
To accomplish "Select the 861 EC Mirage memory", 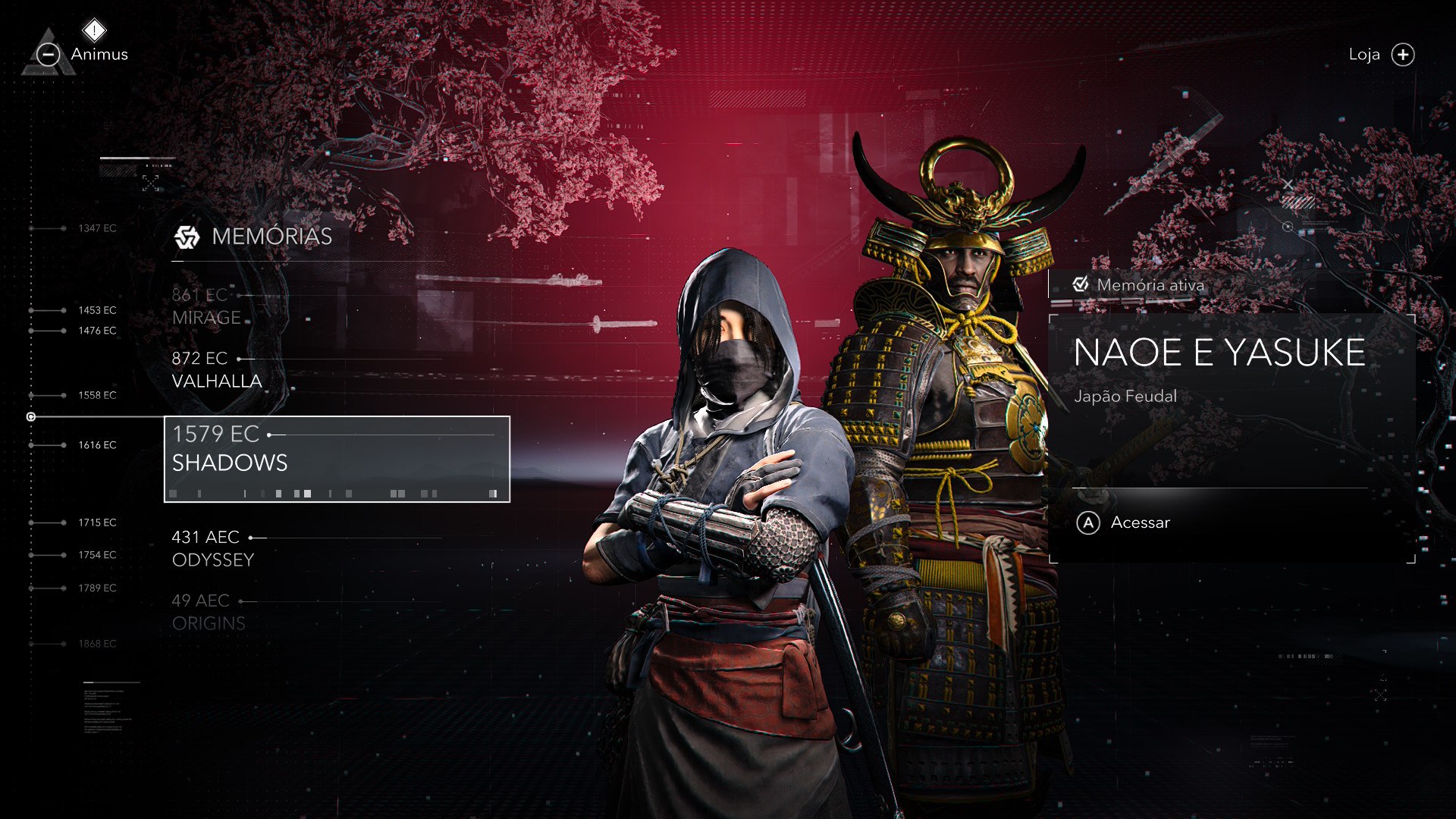I will tap(207, 306).
